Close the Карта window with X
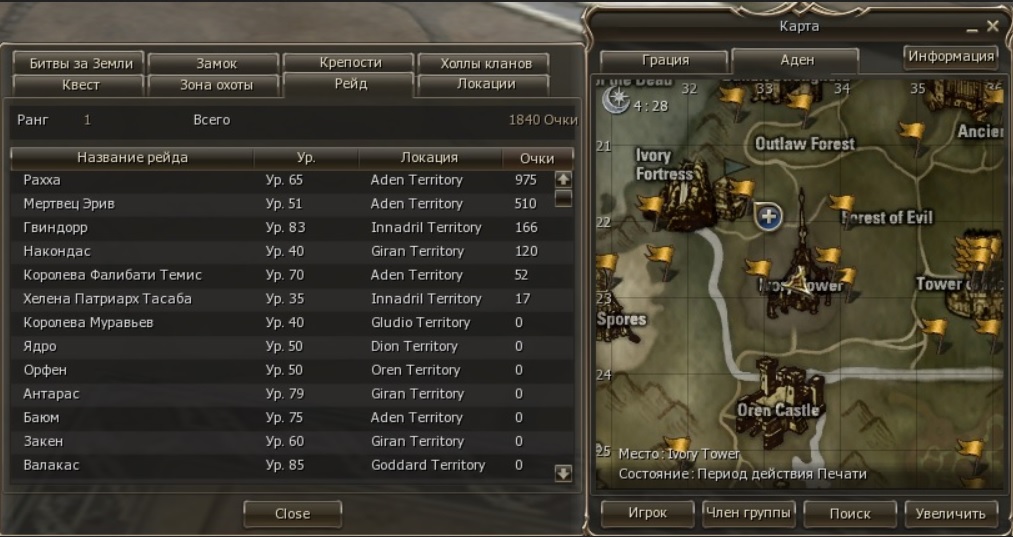Viewport: 1013px width, 537px height. click(x=992, y=26)
